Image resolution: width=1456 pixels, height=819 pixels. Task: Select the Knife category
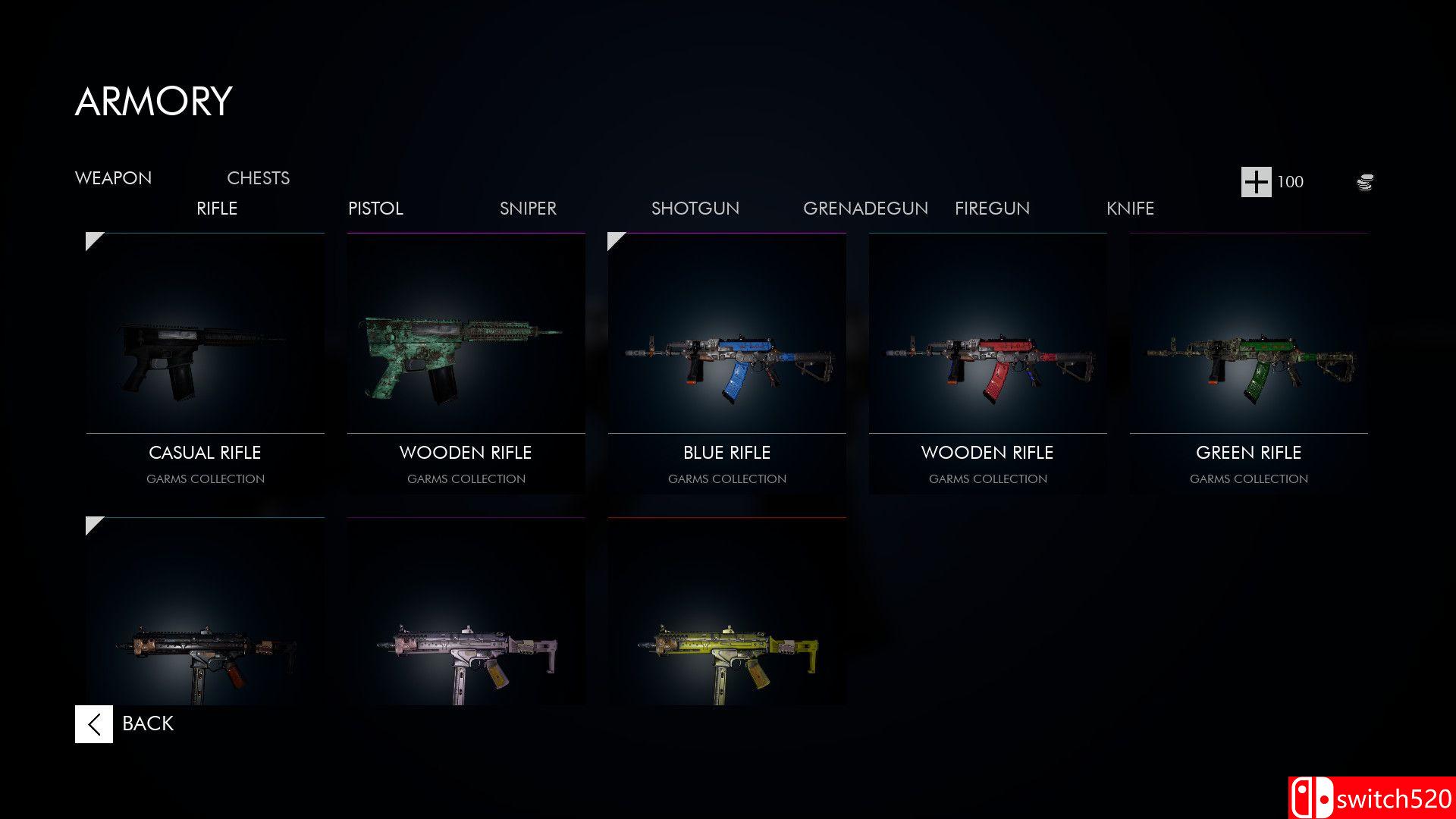click(1130, 209)
